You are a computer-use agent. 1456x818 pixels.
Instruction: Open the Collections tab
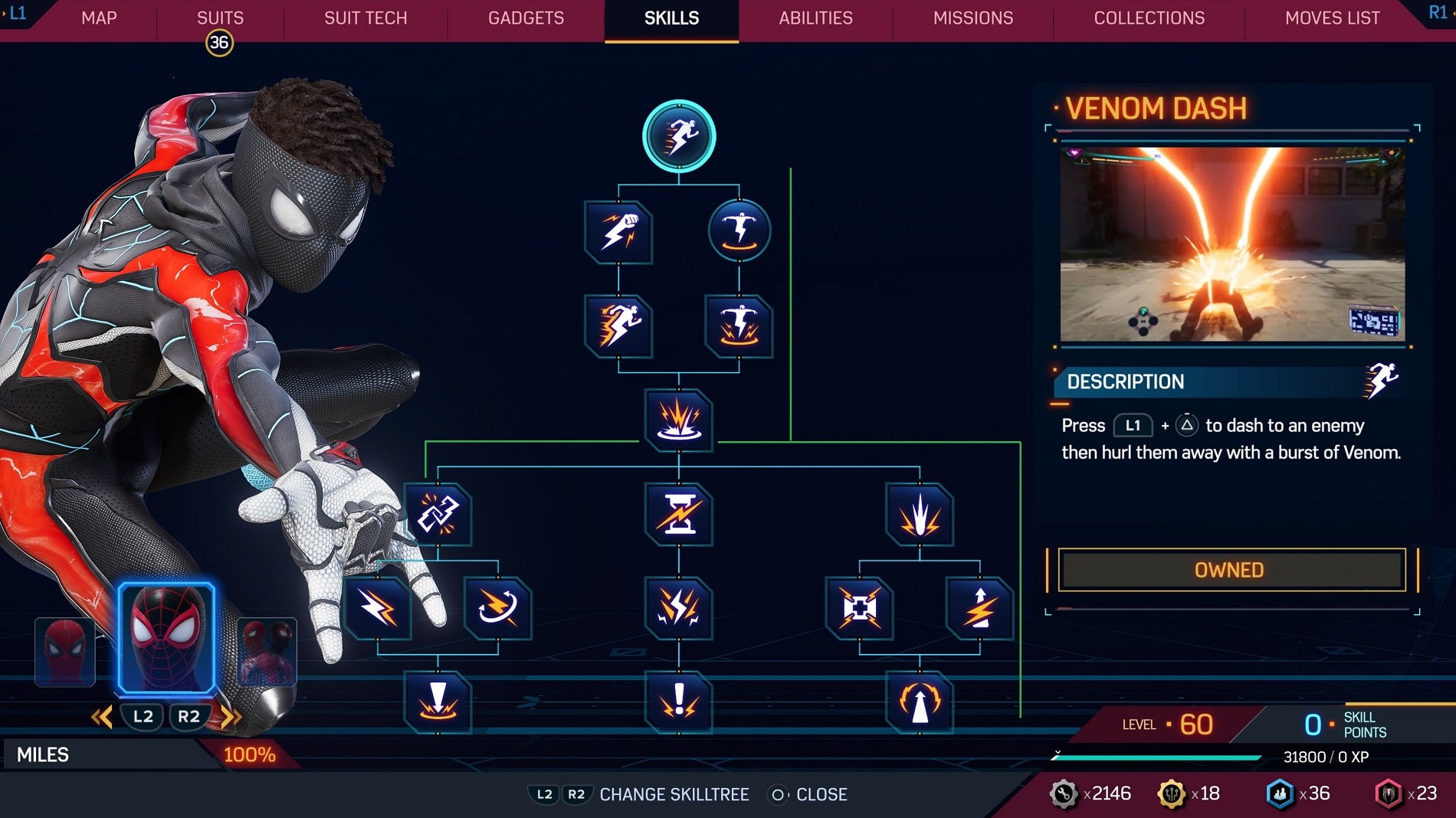(x=1149, y=18)
